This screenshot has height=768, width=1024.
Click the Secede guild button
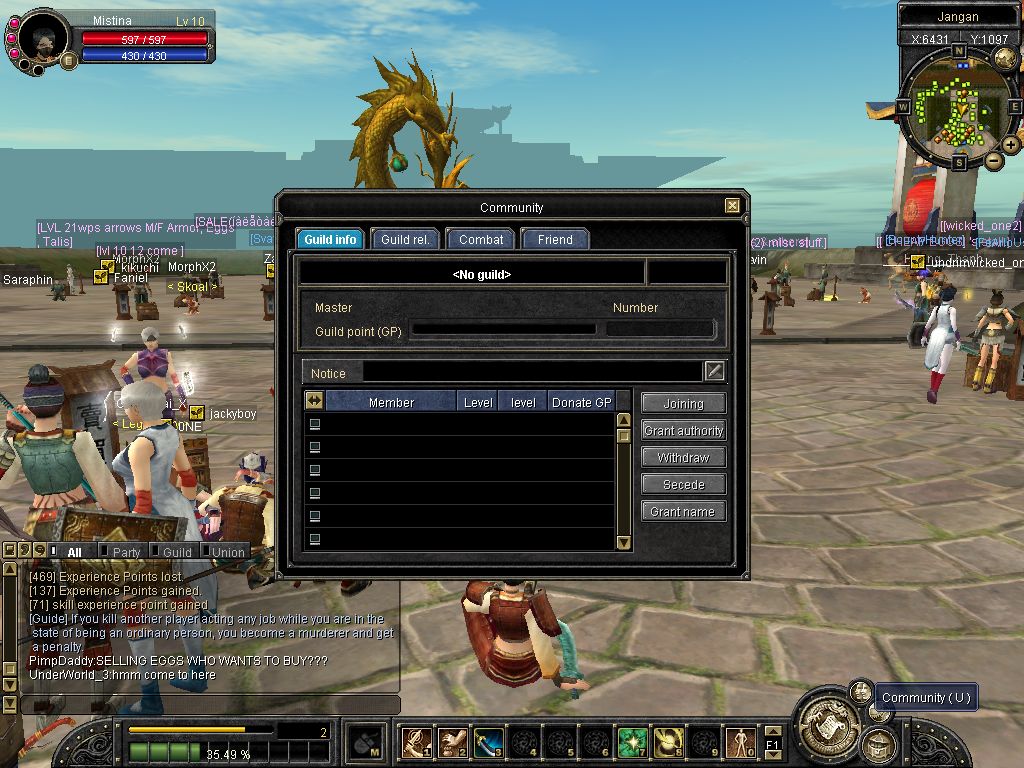683,485
